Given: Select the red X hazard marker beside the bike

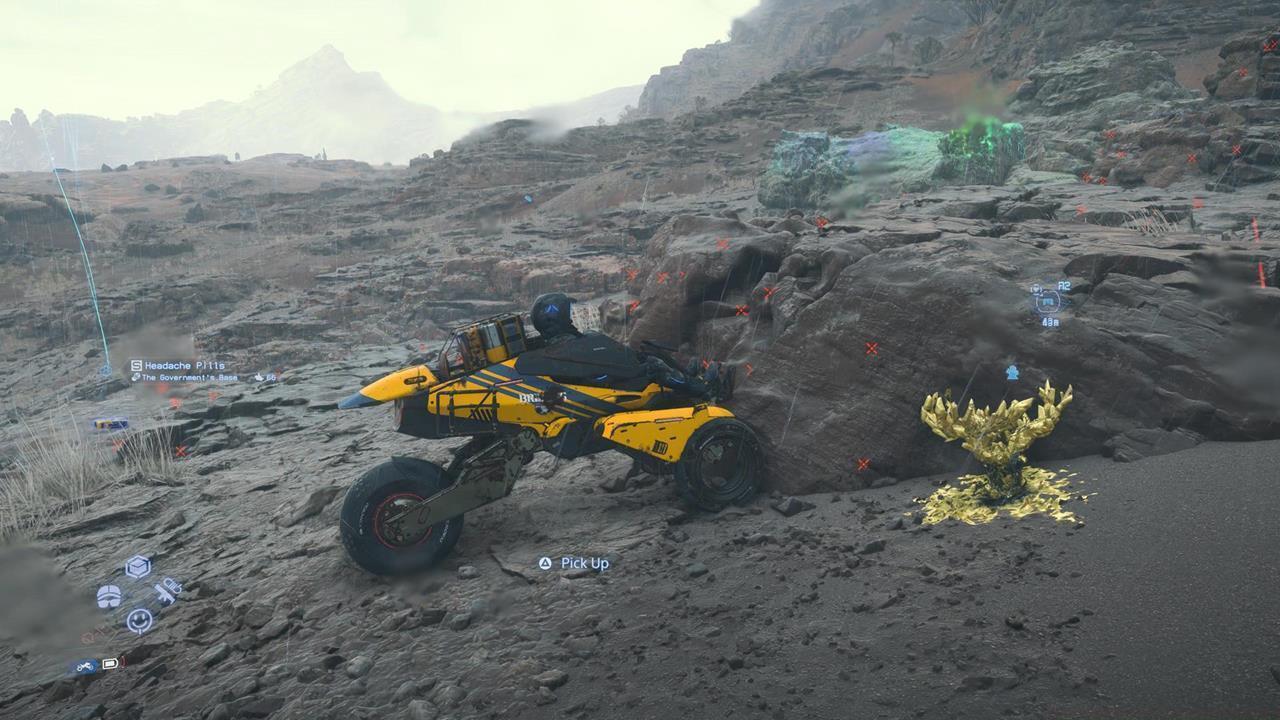Looking at the screenshot, I should pos(865,462).
